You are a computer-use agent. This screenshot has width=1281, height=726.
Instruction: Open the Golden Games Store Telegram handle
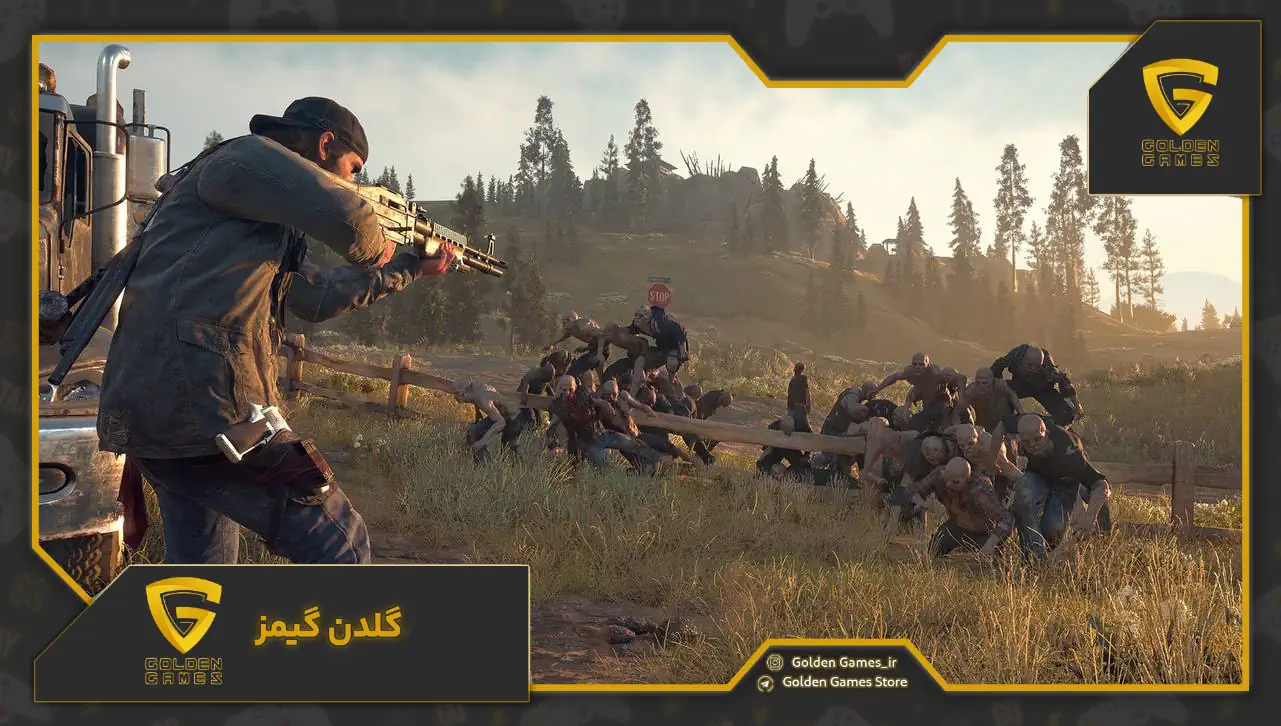pyautogui.click(x=844, y=682)
